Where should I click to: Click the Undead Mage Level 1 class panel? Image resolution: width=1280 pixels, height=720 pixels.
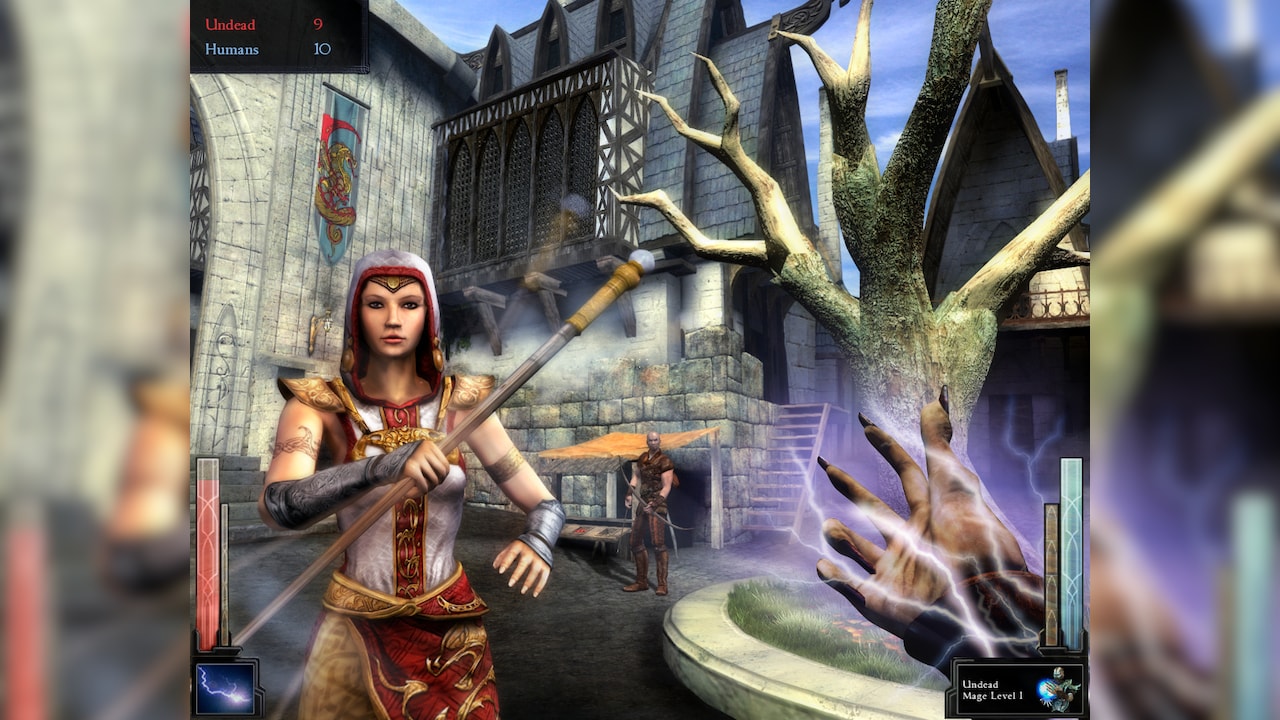1018,689
